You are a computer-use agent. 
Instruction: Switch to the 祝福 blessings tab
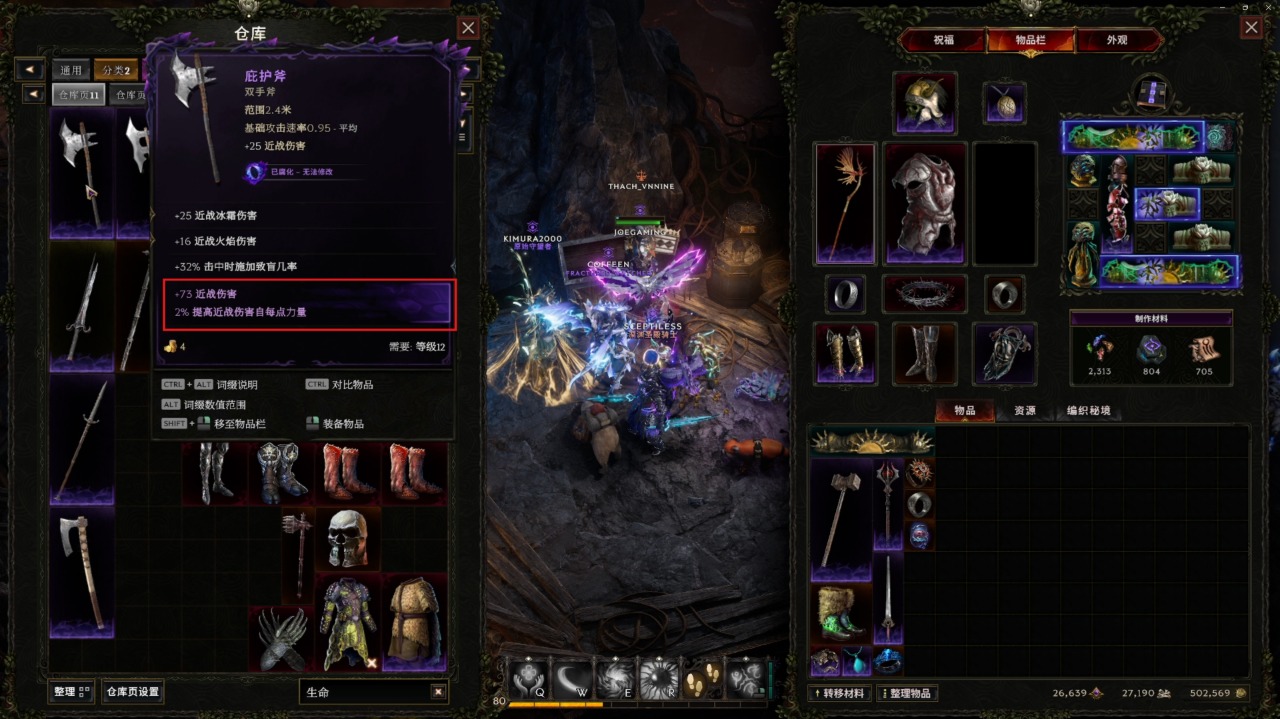(x=943, y=41)
